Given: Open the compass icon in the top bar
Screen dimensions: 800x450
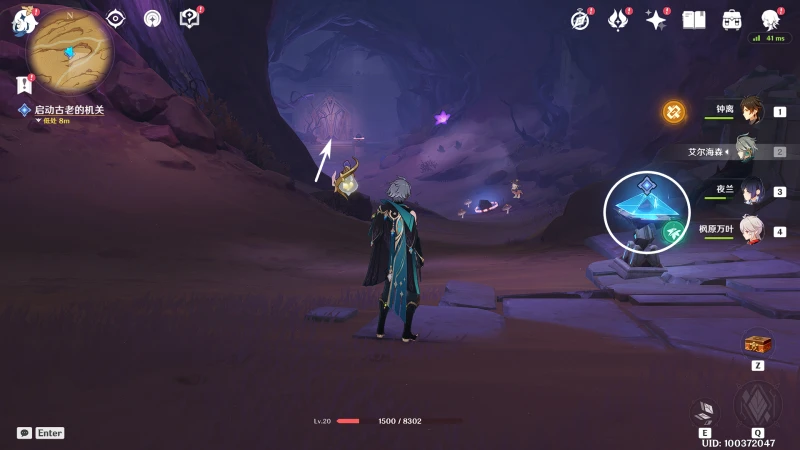Looking at the screenshot, I should point(581,20).
